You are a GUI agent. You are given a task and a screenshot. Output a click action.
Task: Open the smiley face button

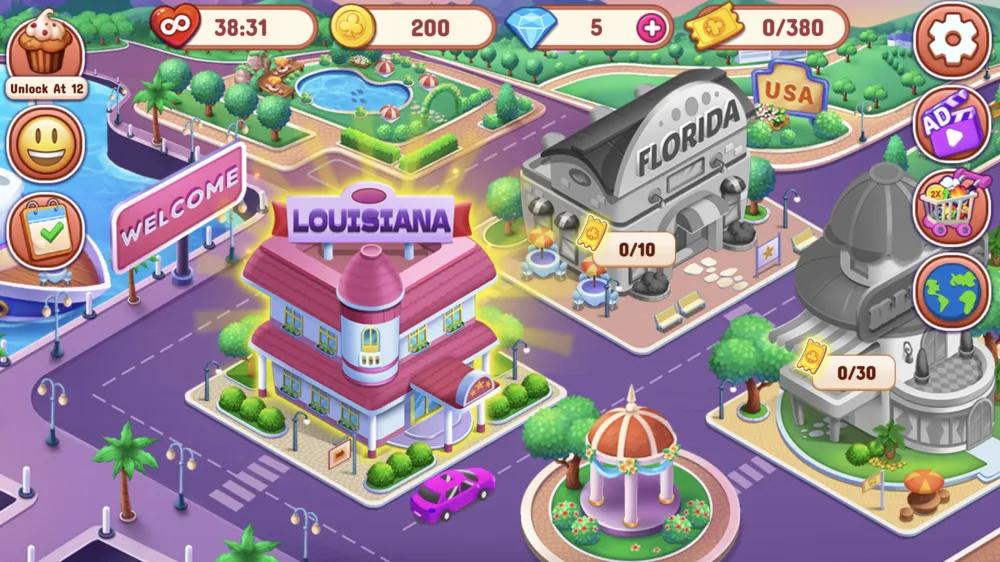[46, 145]
